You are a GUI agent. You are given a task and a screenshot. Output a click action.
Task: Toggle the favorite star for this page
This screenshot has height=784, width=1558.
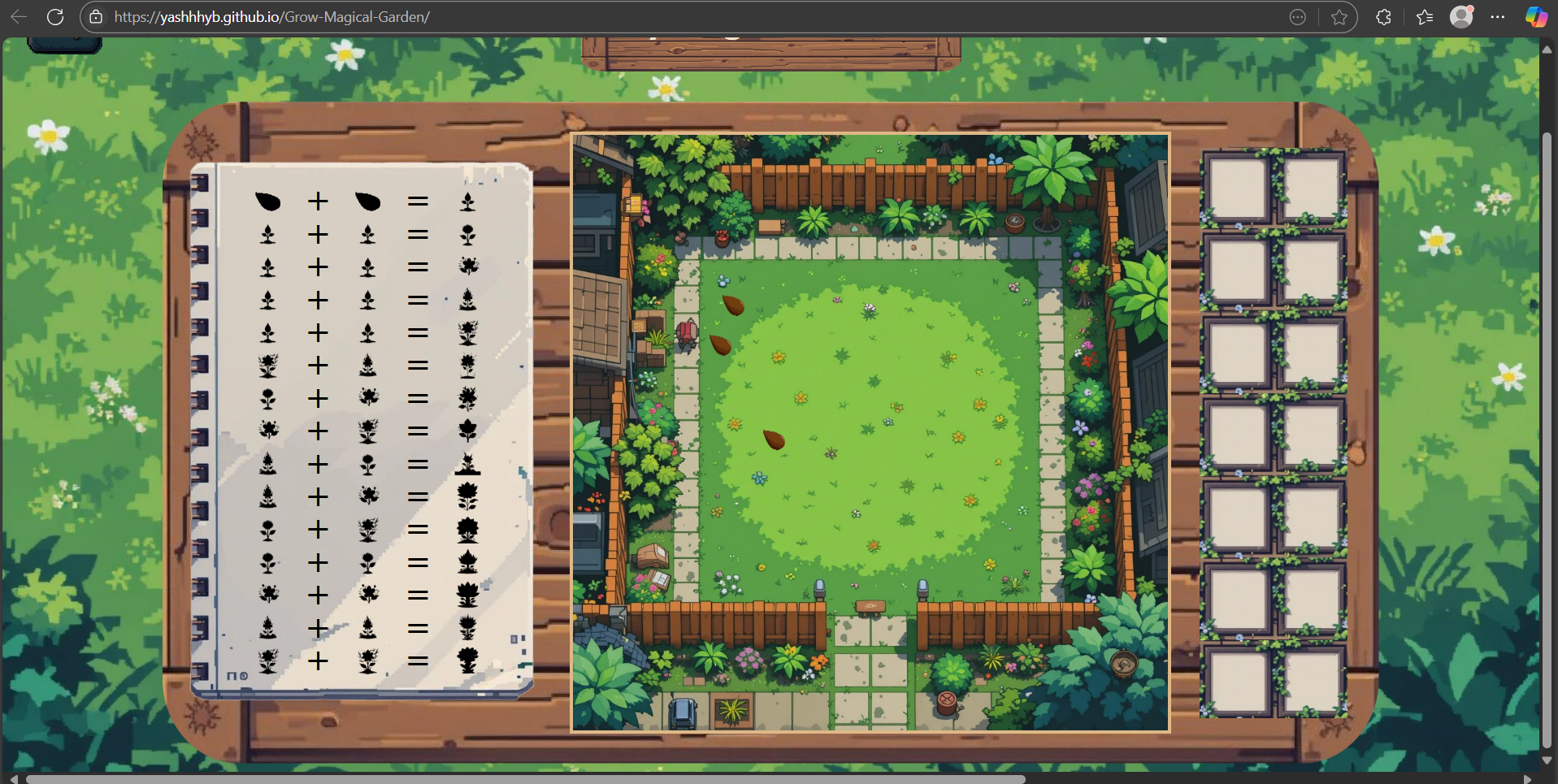(1338, 16)
